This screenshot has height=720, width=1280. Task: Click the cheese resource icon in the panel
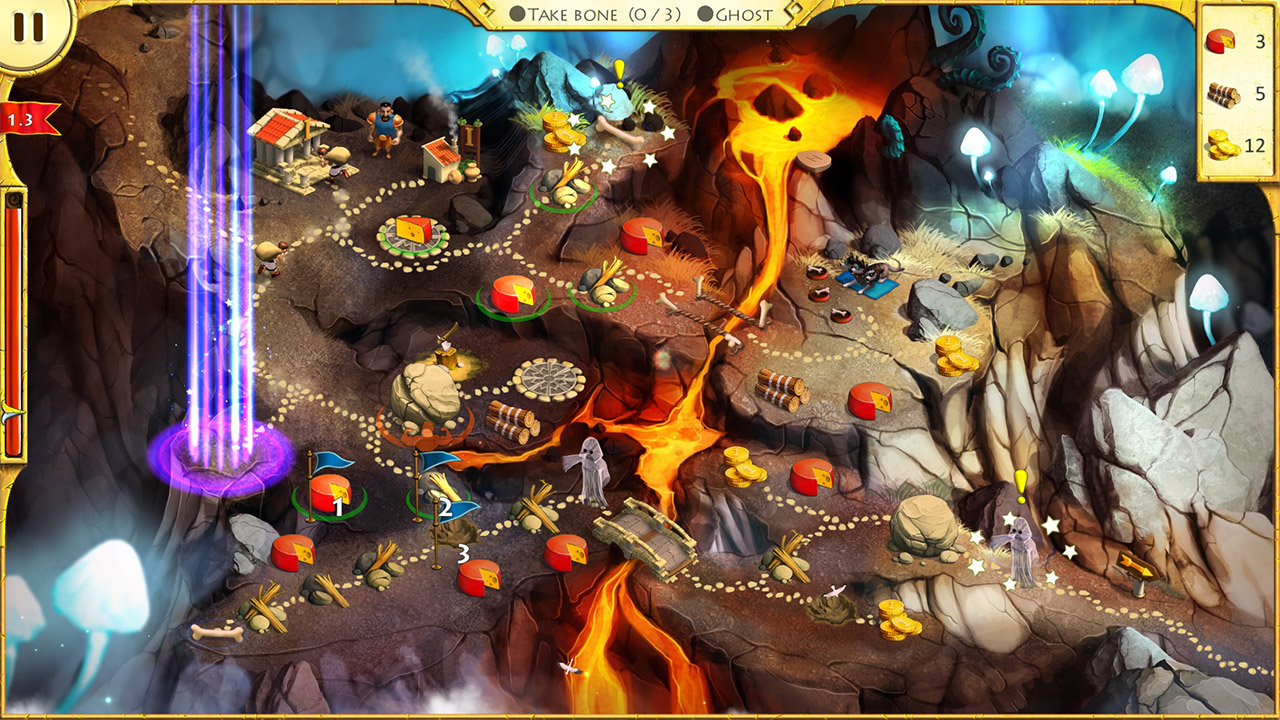pos(1219,44)
